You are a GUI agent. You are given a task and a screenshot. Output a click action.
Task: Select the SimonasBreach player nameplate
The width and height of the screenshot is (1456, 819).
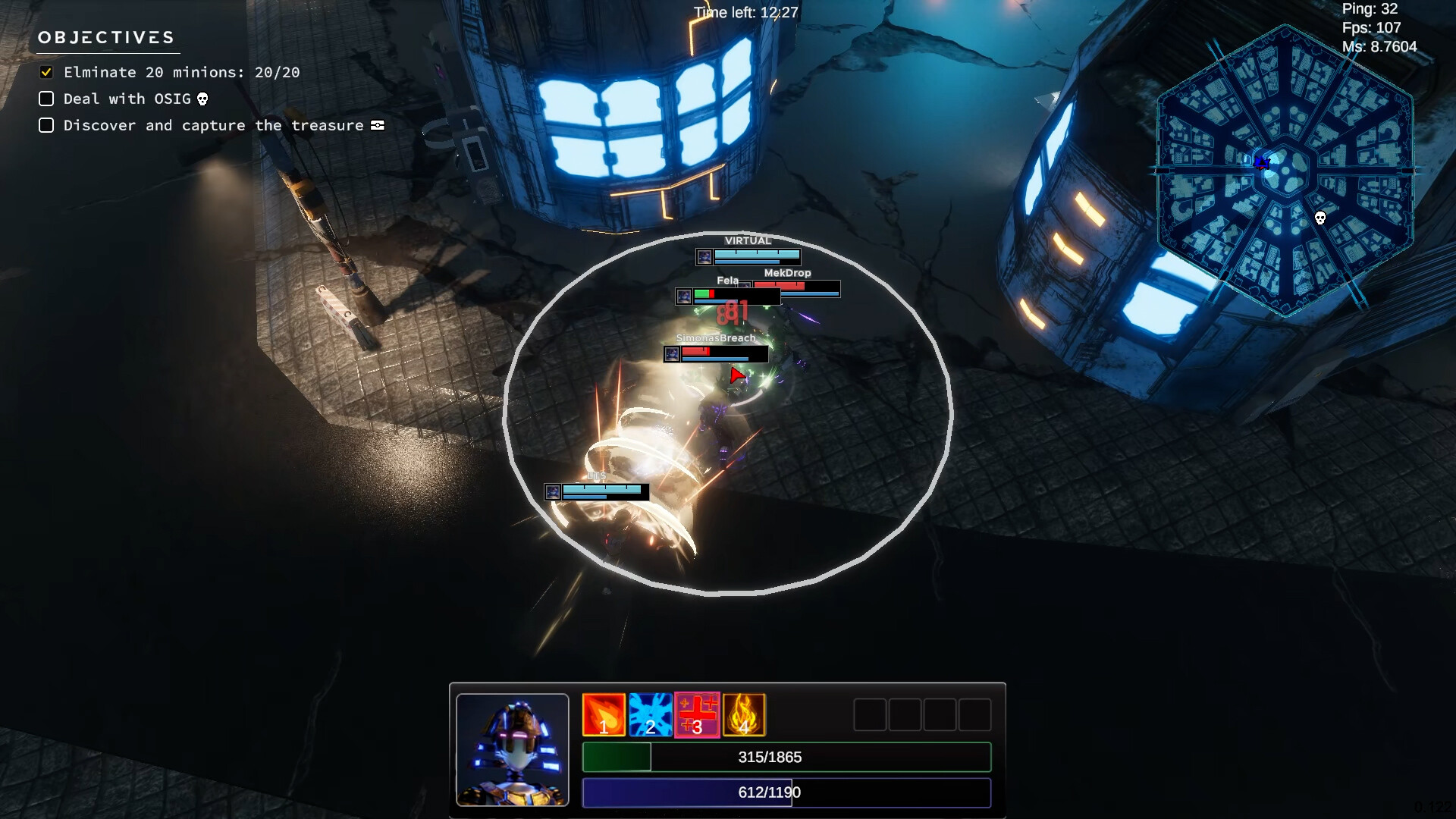[716, 338]
